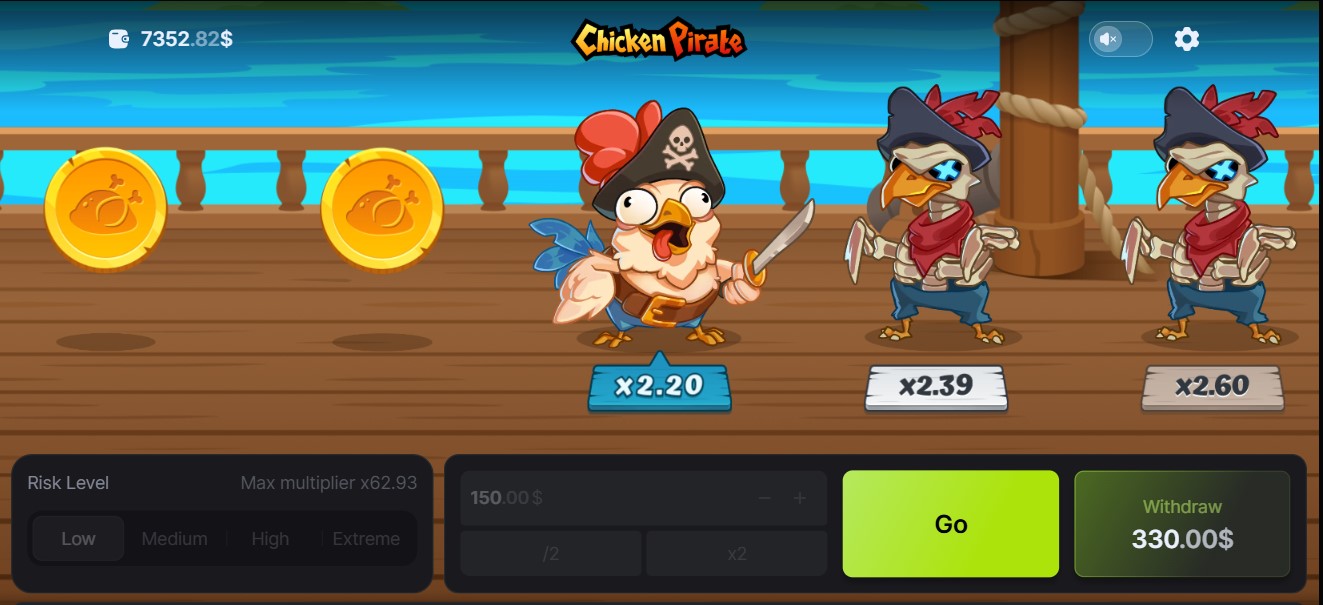
Task: Pick the Extreme risk level
Action: point(366,539)
